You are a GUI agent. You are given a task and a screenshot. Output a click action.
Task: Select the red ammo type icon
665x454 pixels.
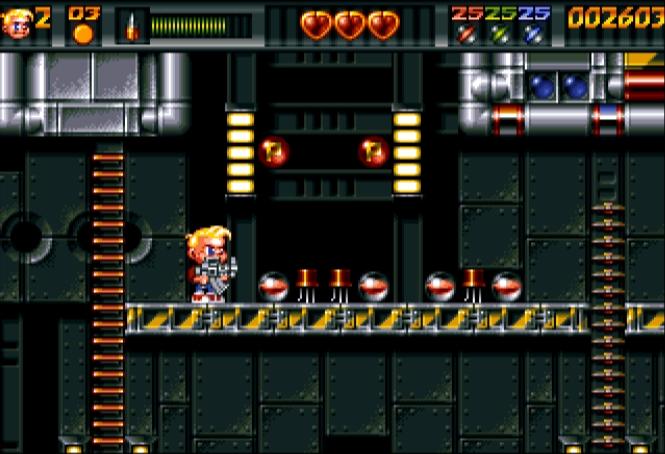tap(464, 34)
